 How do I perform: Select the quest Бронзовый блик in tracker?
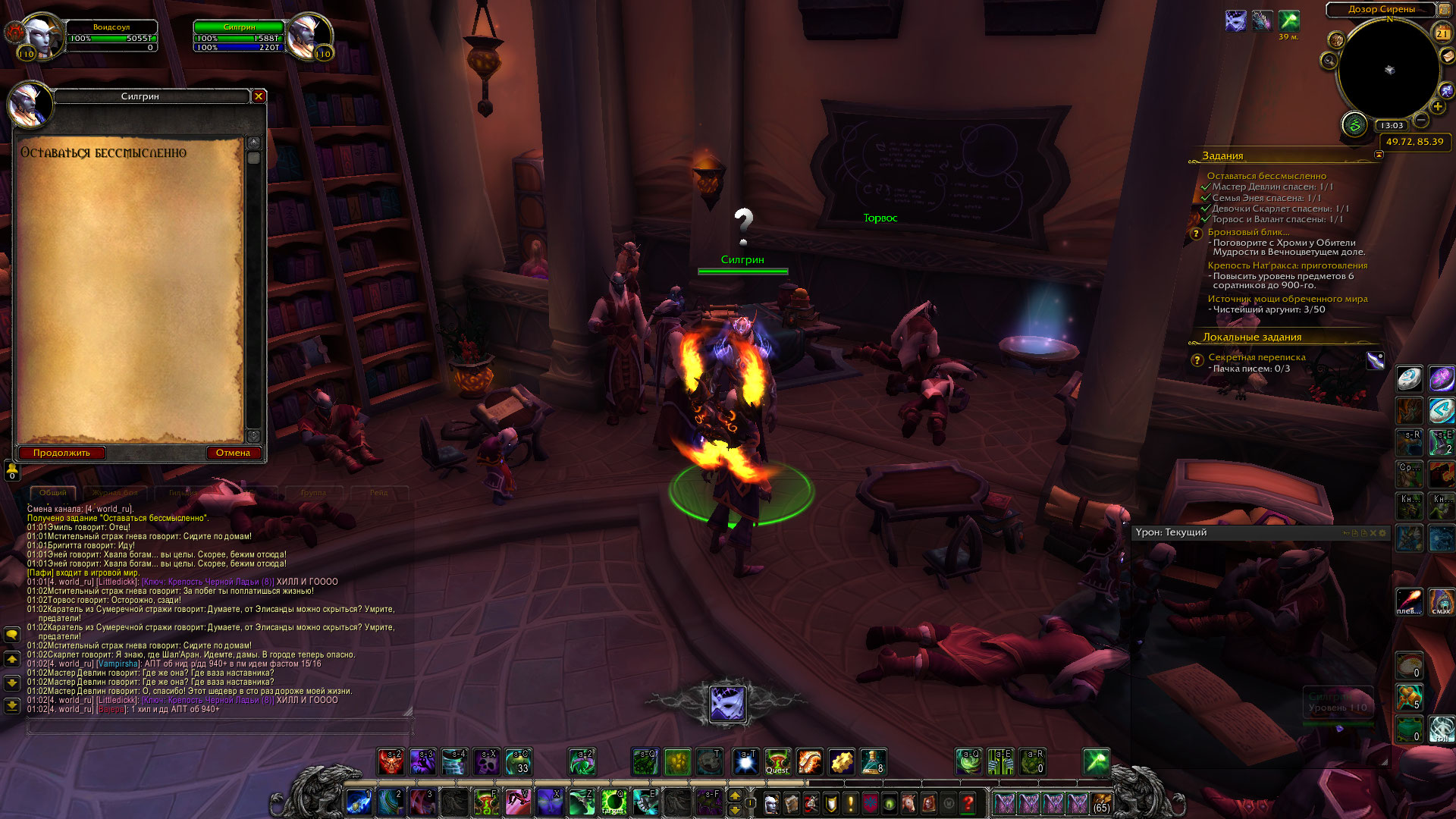click(1248, 232)
